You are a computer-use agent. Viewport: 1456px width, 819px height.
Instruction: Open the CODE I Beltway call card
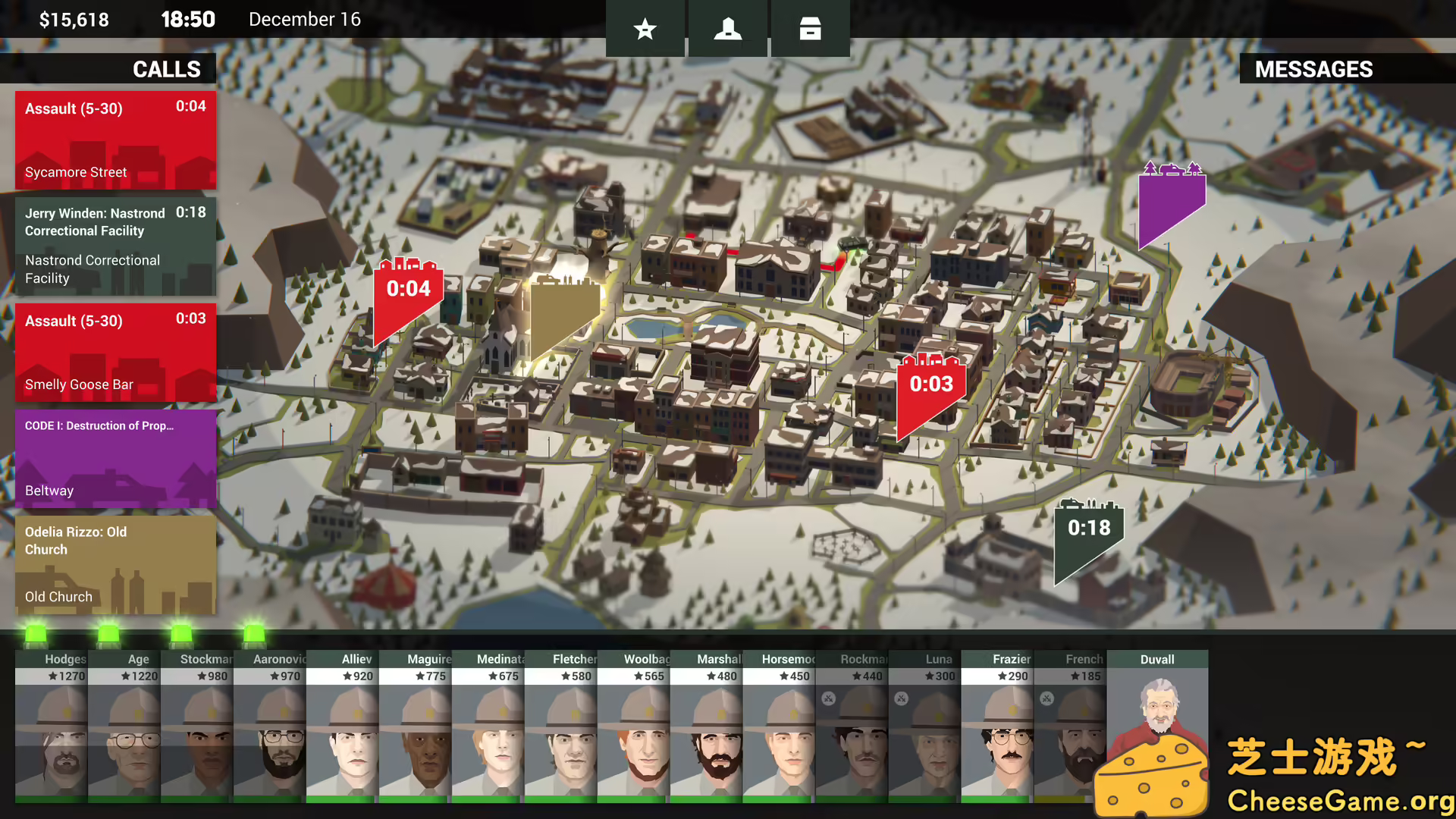[x=115, y=459]
